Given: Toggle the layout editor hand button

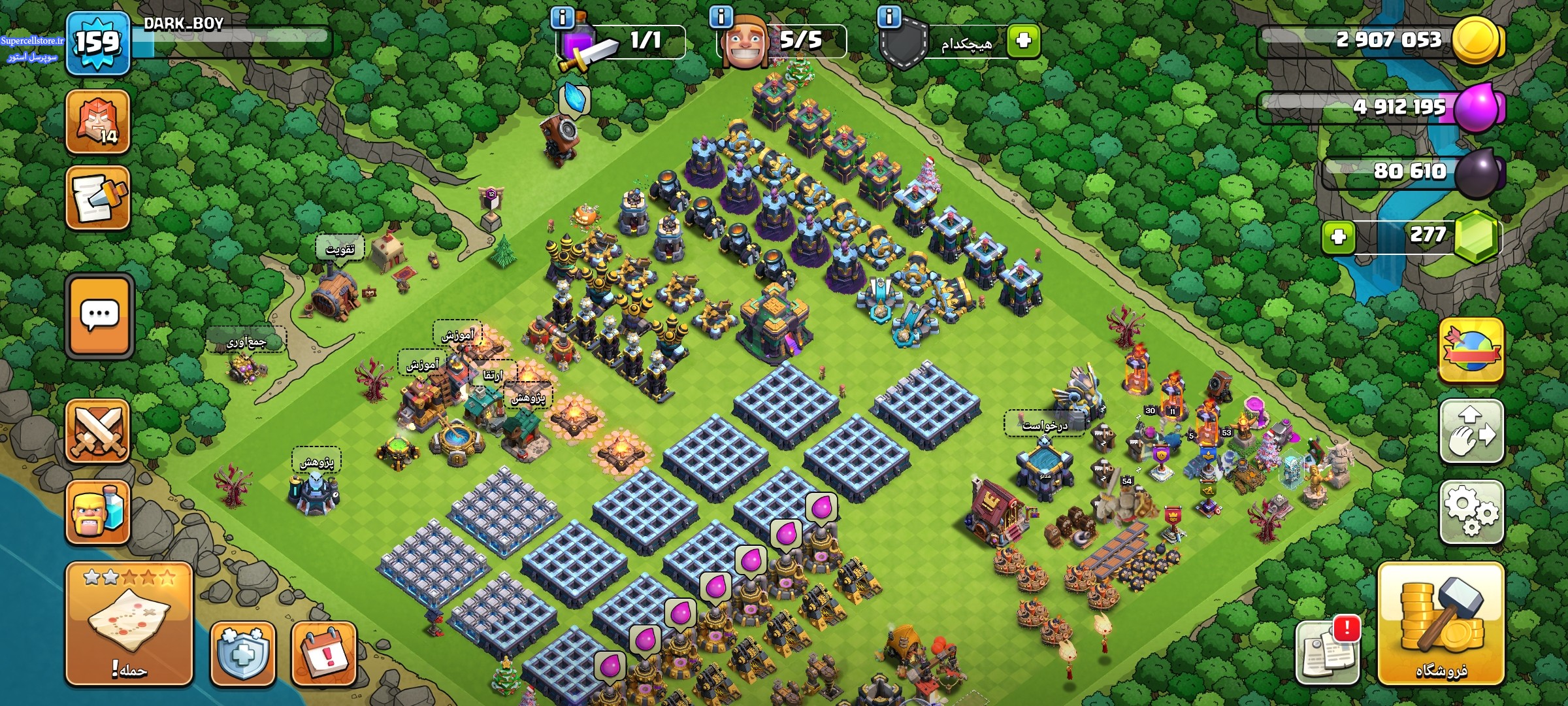Looking at the screenshot, I should (x=1471, y=431).
